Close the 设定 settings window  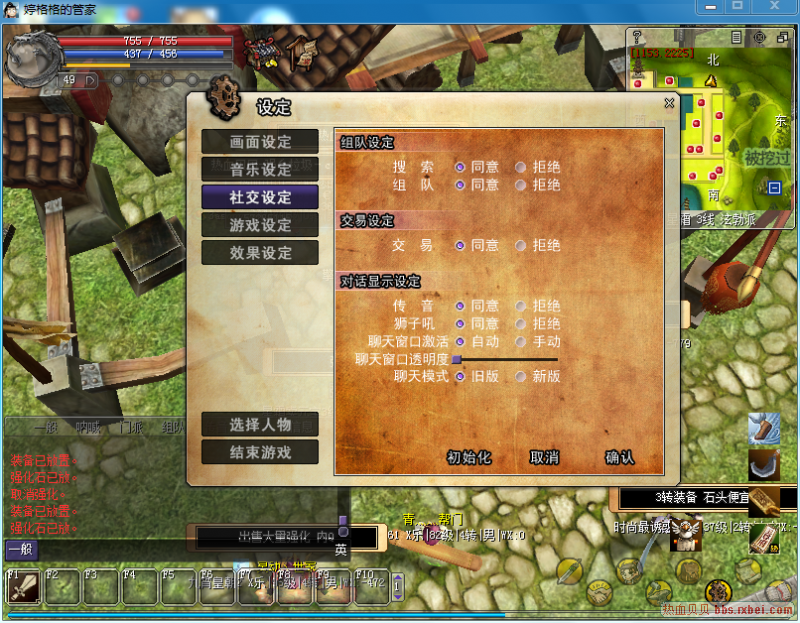(x=669, y=103)
